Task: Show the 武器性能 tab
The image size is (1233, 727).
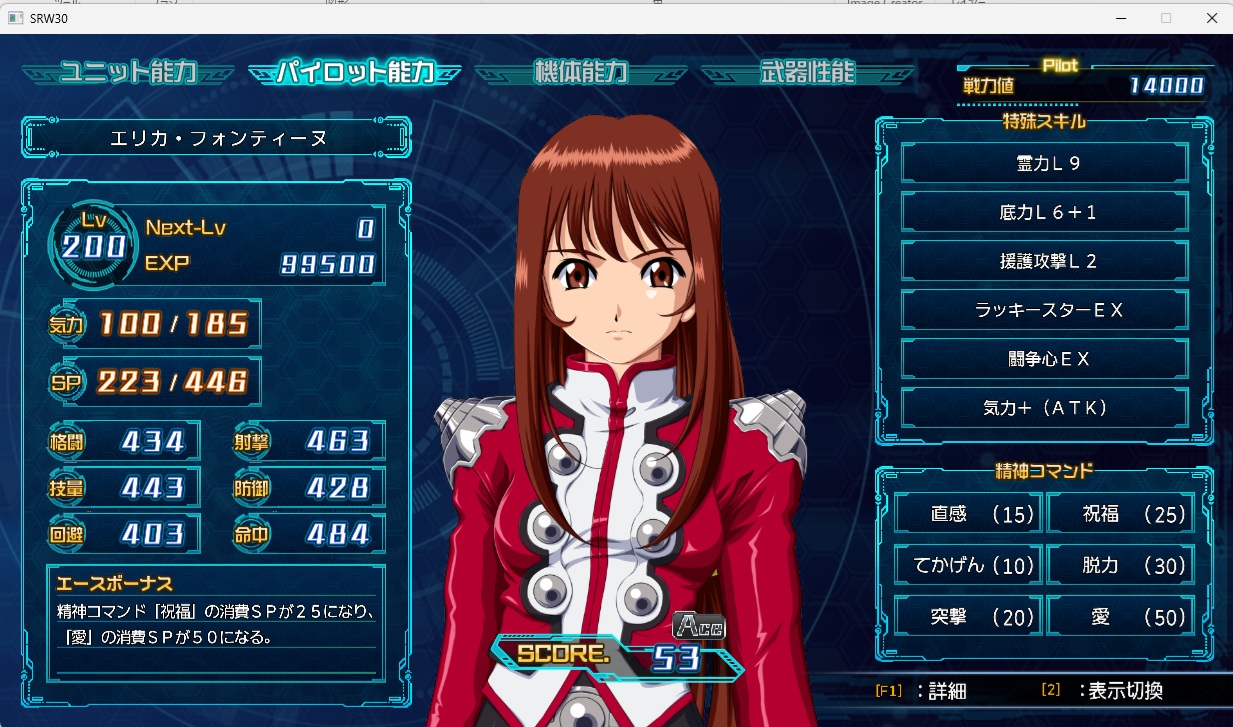Action: click(x=808, y=72)
